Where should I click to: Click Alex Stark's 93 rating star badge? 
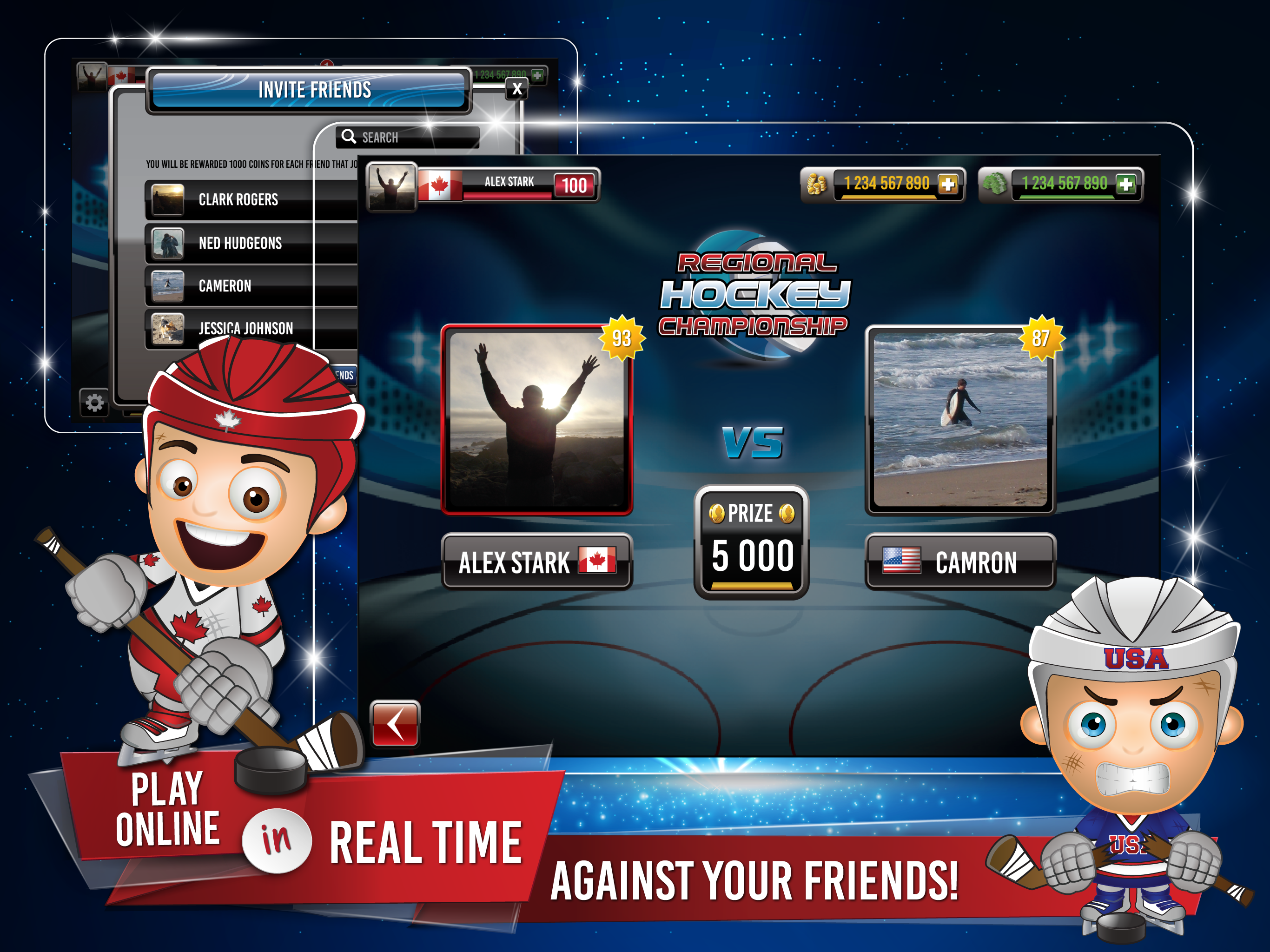(622, 338)
